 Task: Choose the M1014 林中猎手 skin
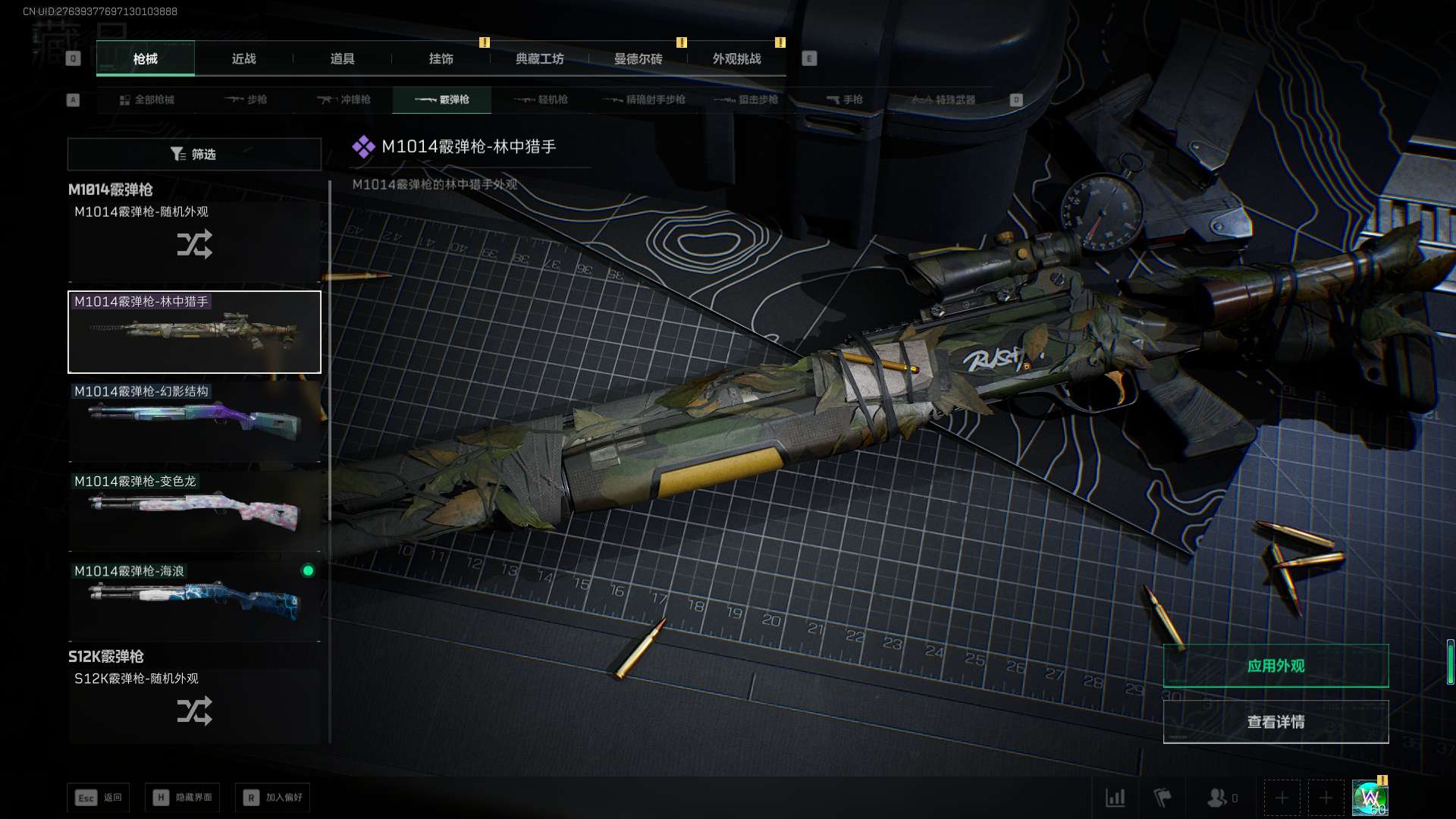[194, 332]
